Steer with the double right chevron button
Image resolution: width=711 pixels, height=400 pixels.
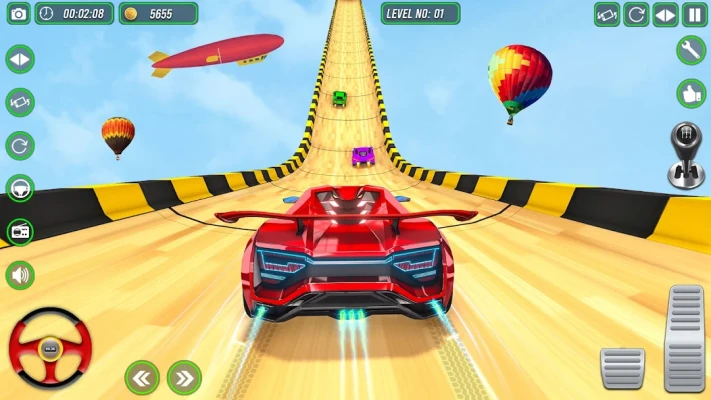coord(184,377)
